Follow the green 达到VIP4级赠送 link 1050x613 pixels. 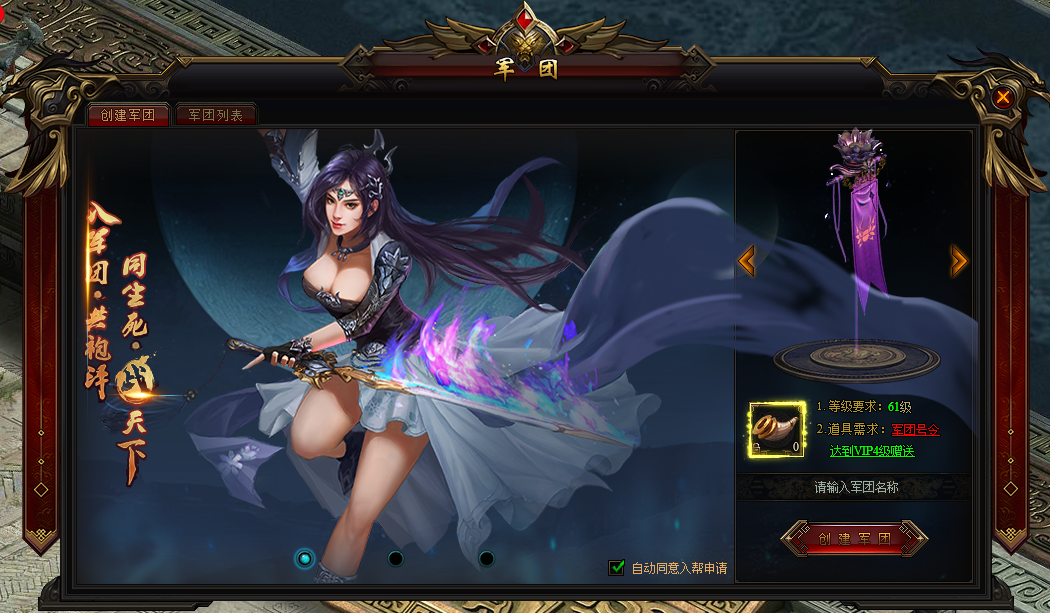[872, 451]
